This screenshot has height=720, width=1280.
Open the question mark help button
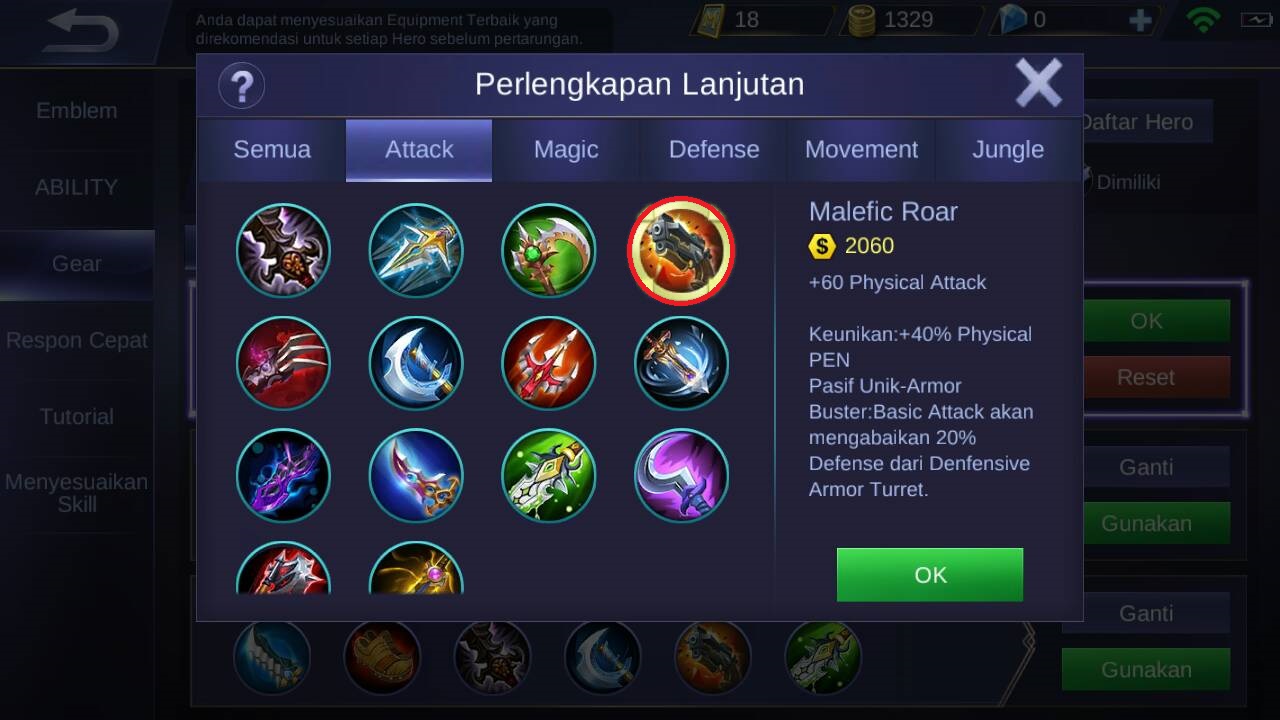[241, 85]
